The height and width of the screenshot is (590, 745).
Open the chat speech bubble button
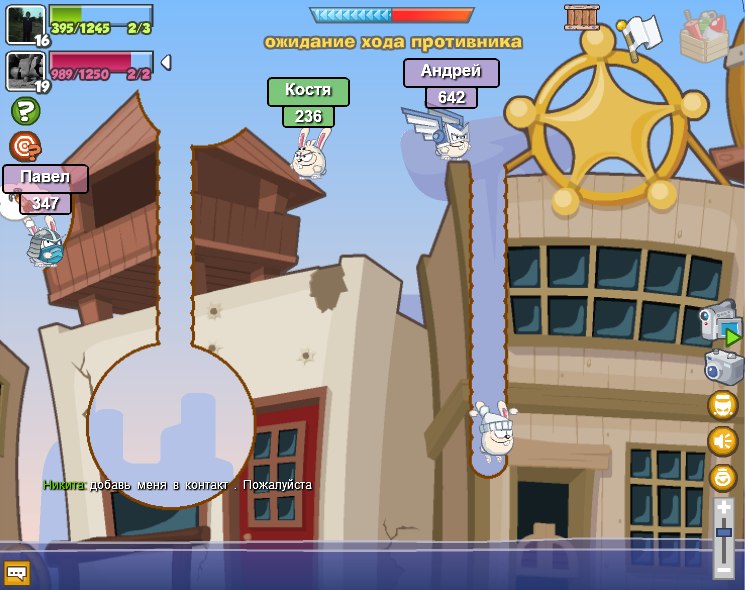click(17, 573)
